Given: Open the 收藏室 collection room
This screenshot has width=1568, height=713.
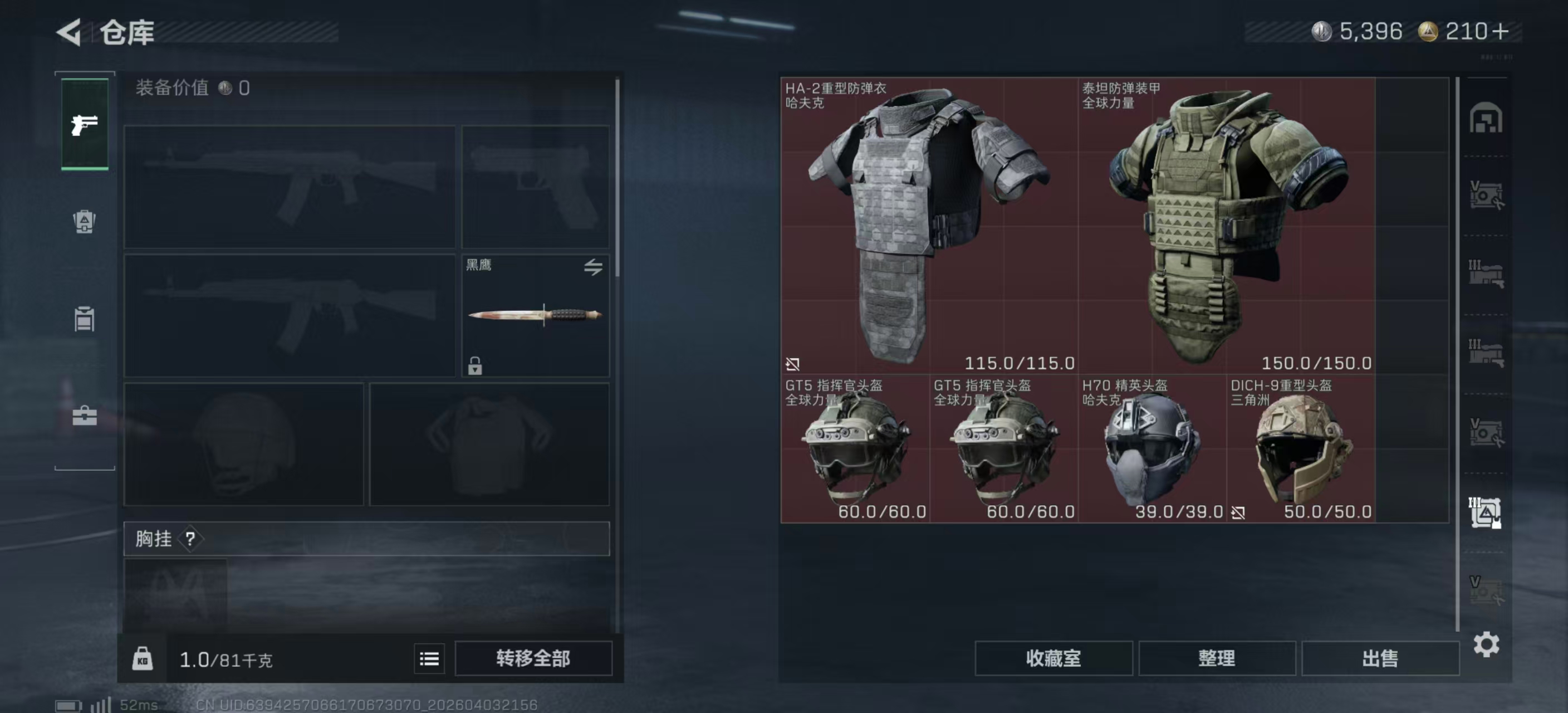Looking at the screenshot, I should point(1053,658).
